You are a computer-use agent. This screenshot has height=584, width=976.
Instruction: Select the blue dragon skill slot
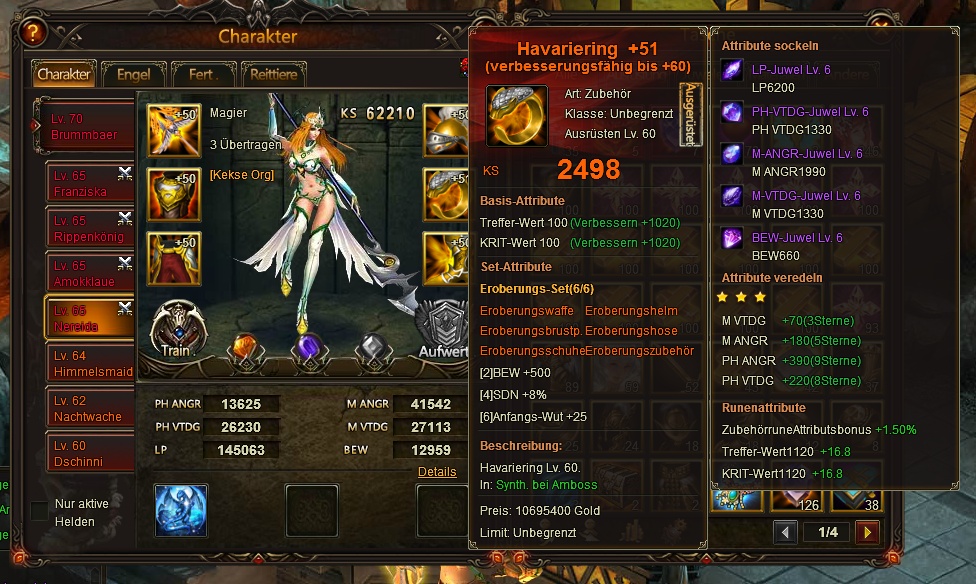click(x=181, y=510)
